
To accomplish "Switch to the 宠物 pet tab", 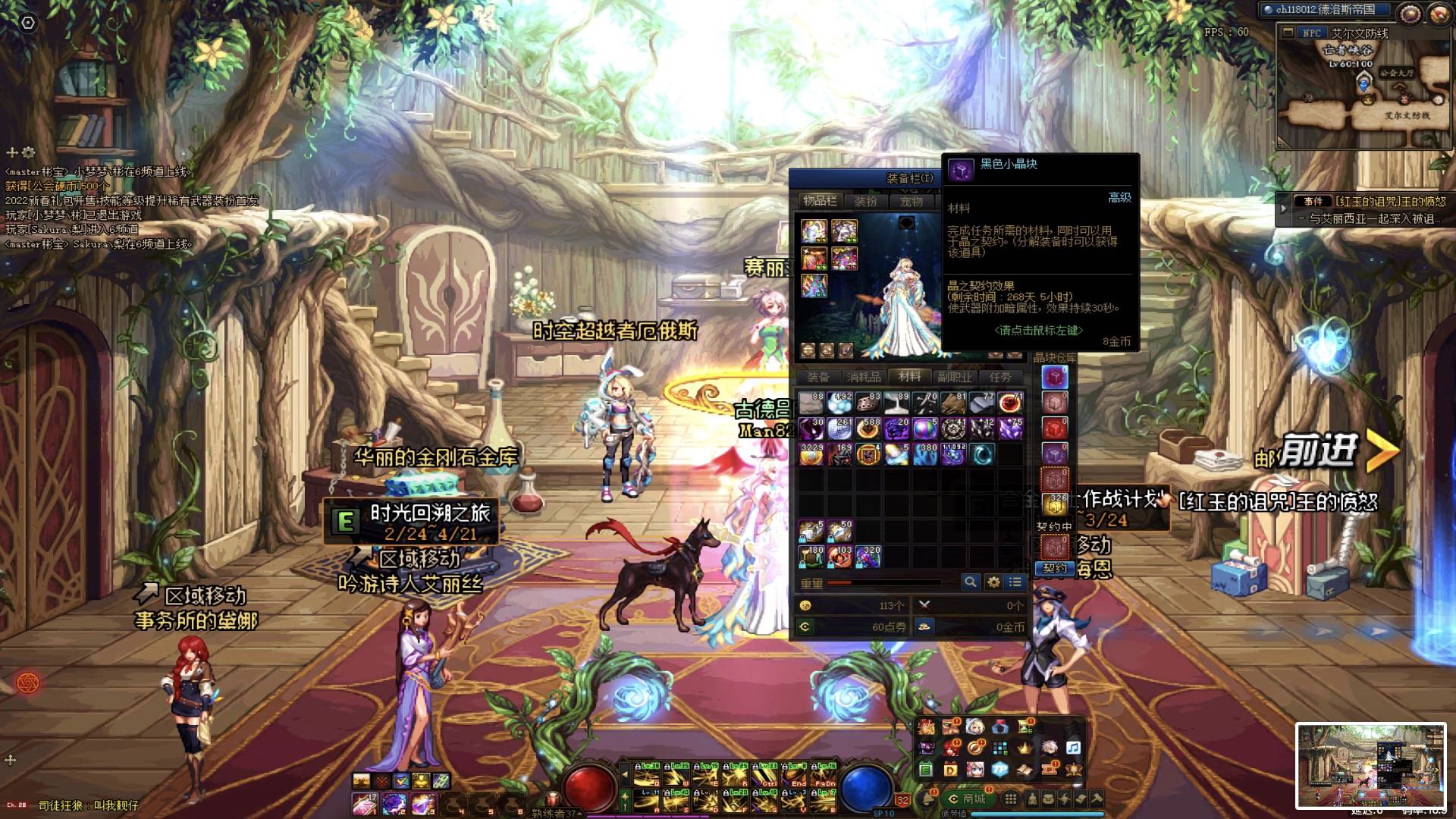I will pyautogui.click(x=911, y=202).
